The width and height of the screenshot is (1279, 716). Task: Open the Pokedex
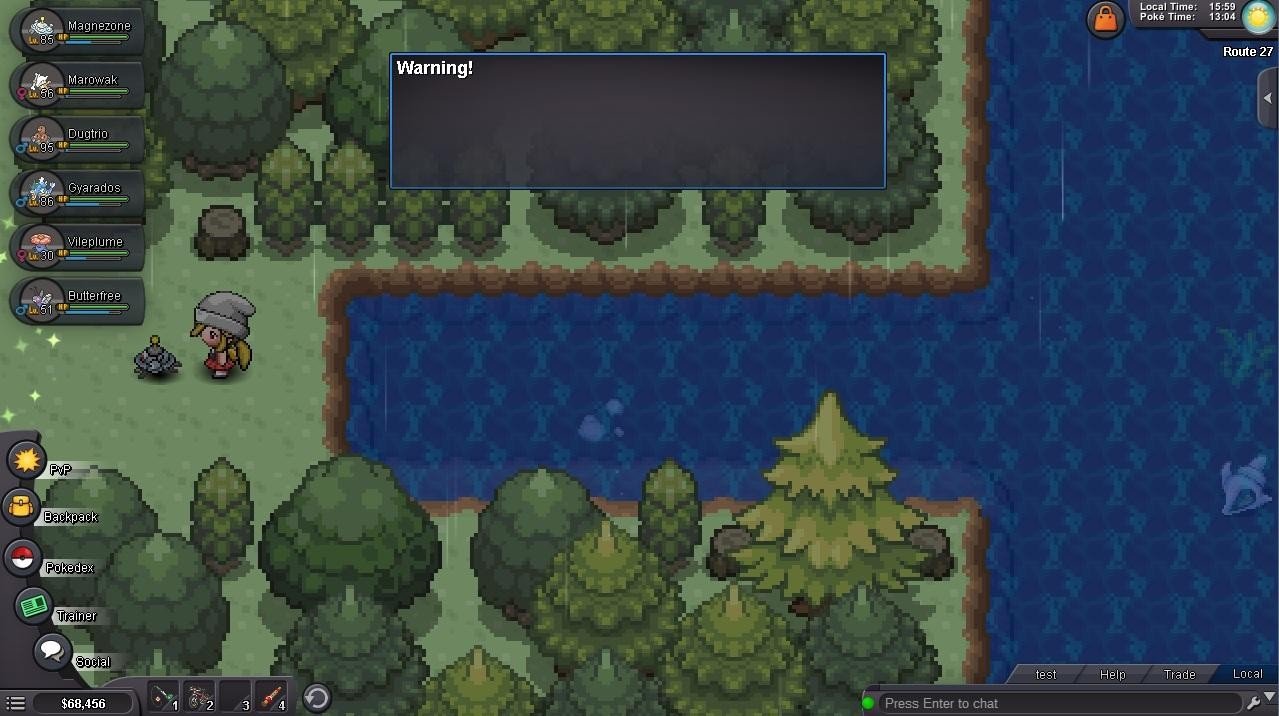pos(22,558)
